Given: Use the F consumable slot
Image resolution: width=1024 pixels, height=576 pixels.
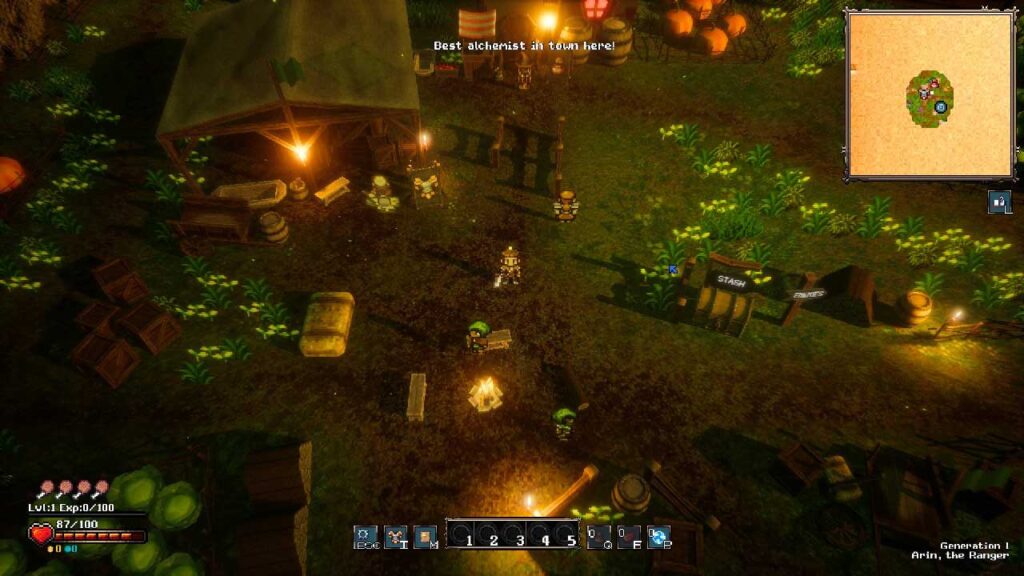Looking at the screenshot, I should [x=628, y=537].
